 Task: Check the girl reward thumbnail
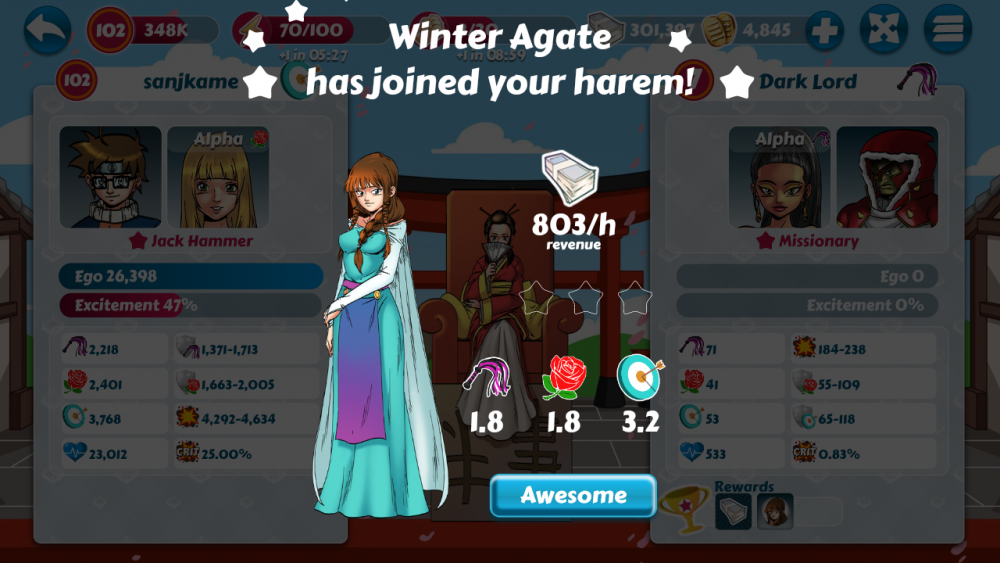click(775, 512)
